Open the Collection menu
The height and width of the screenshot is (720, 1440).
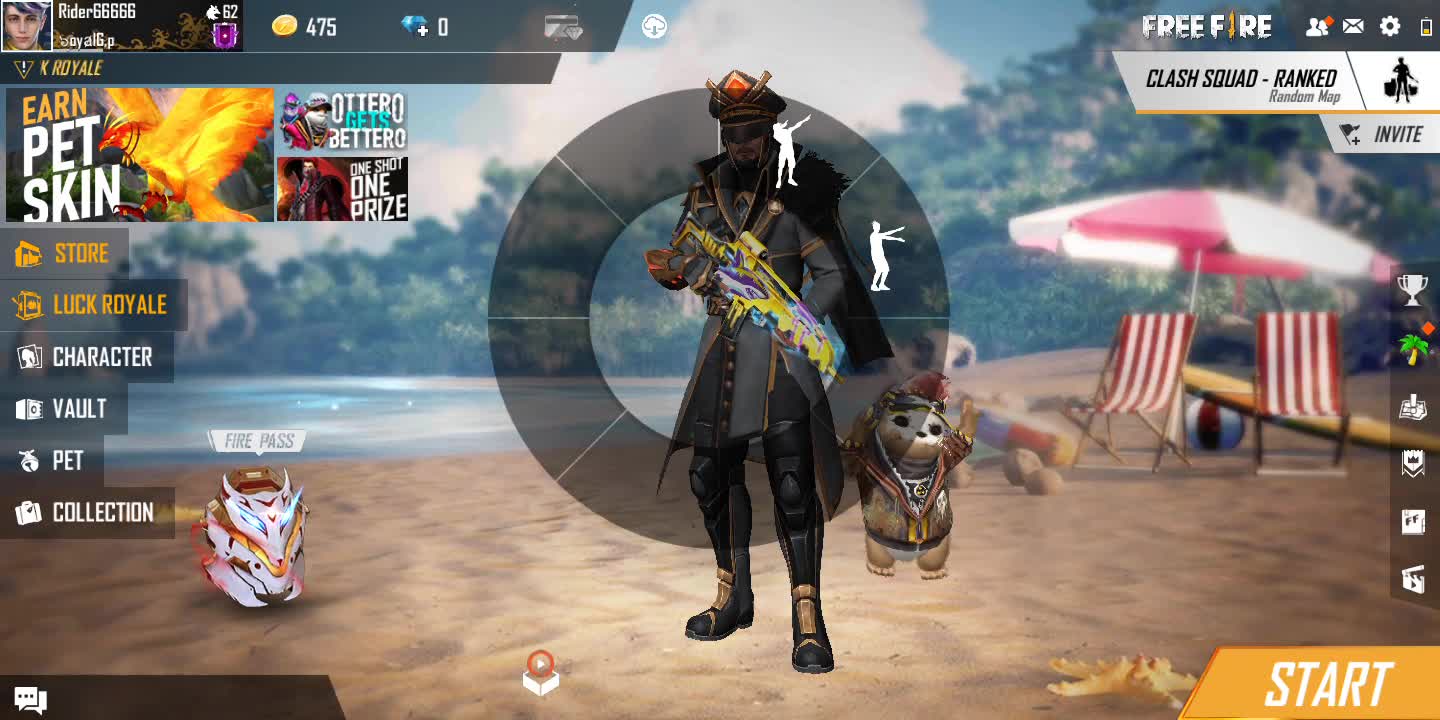[86, 513]
